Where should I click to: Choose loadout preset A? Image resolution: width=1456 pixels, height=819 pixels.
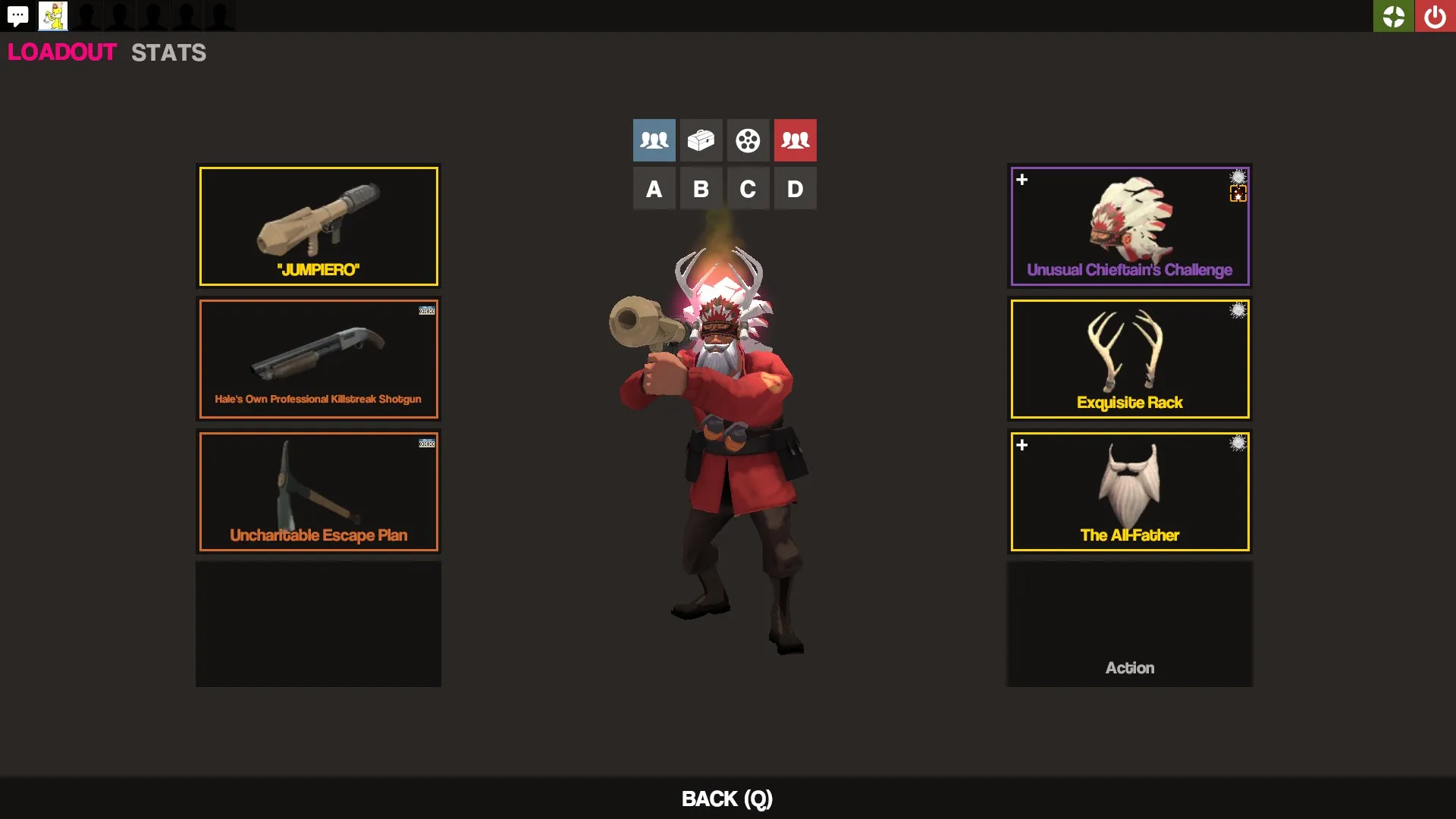click(654, 189)
